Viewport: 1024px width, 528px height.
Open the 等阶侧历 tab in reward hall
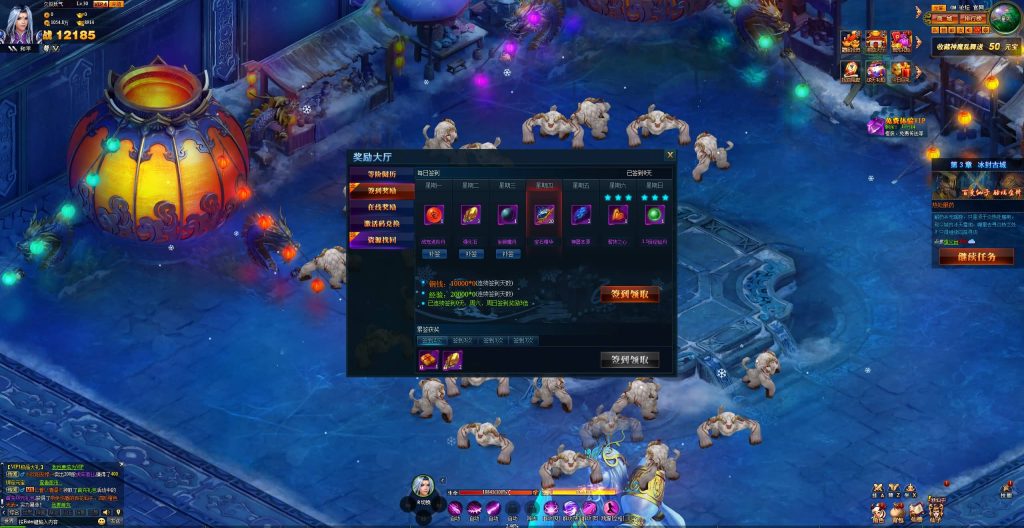coord(381,174)
